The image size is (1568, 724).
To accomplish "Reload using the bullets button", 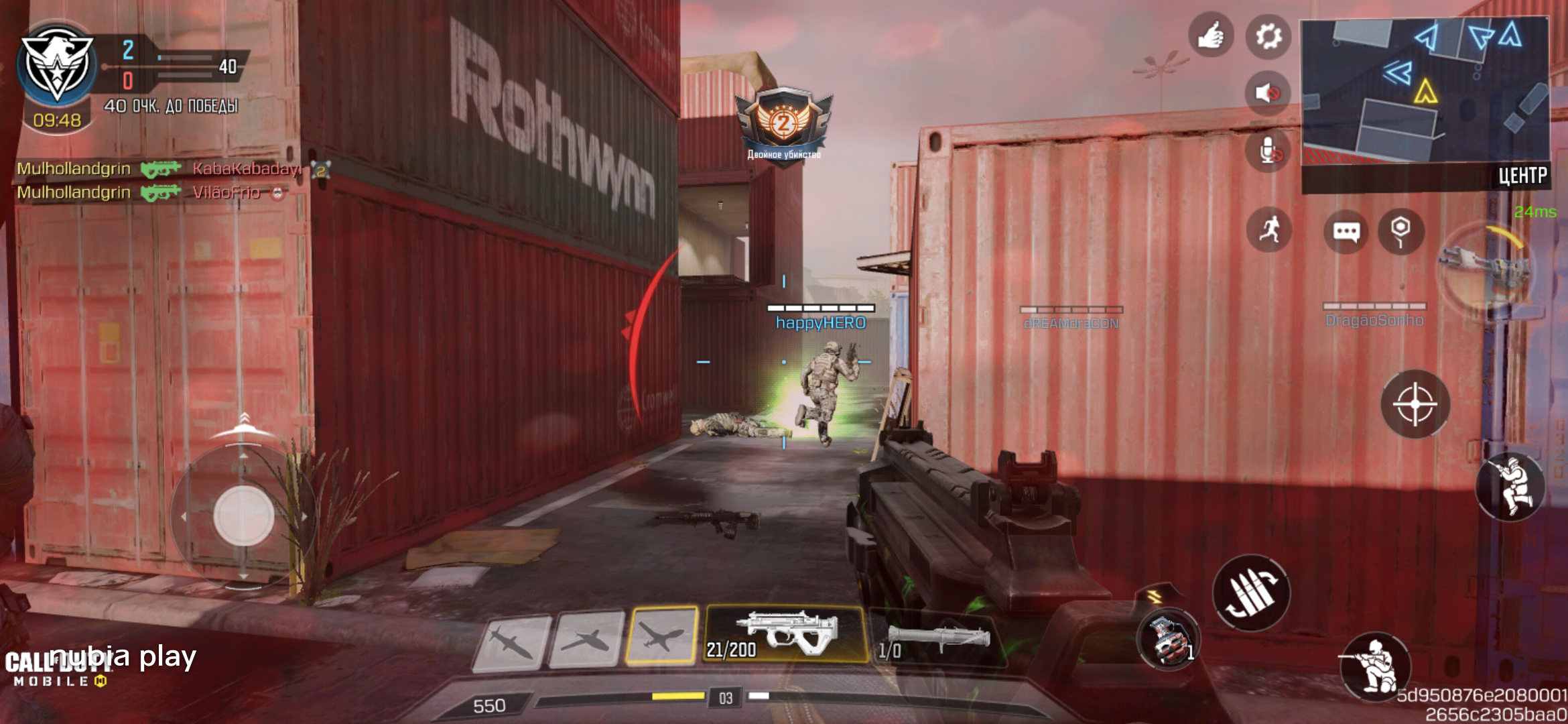I will (1250, 593).
